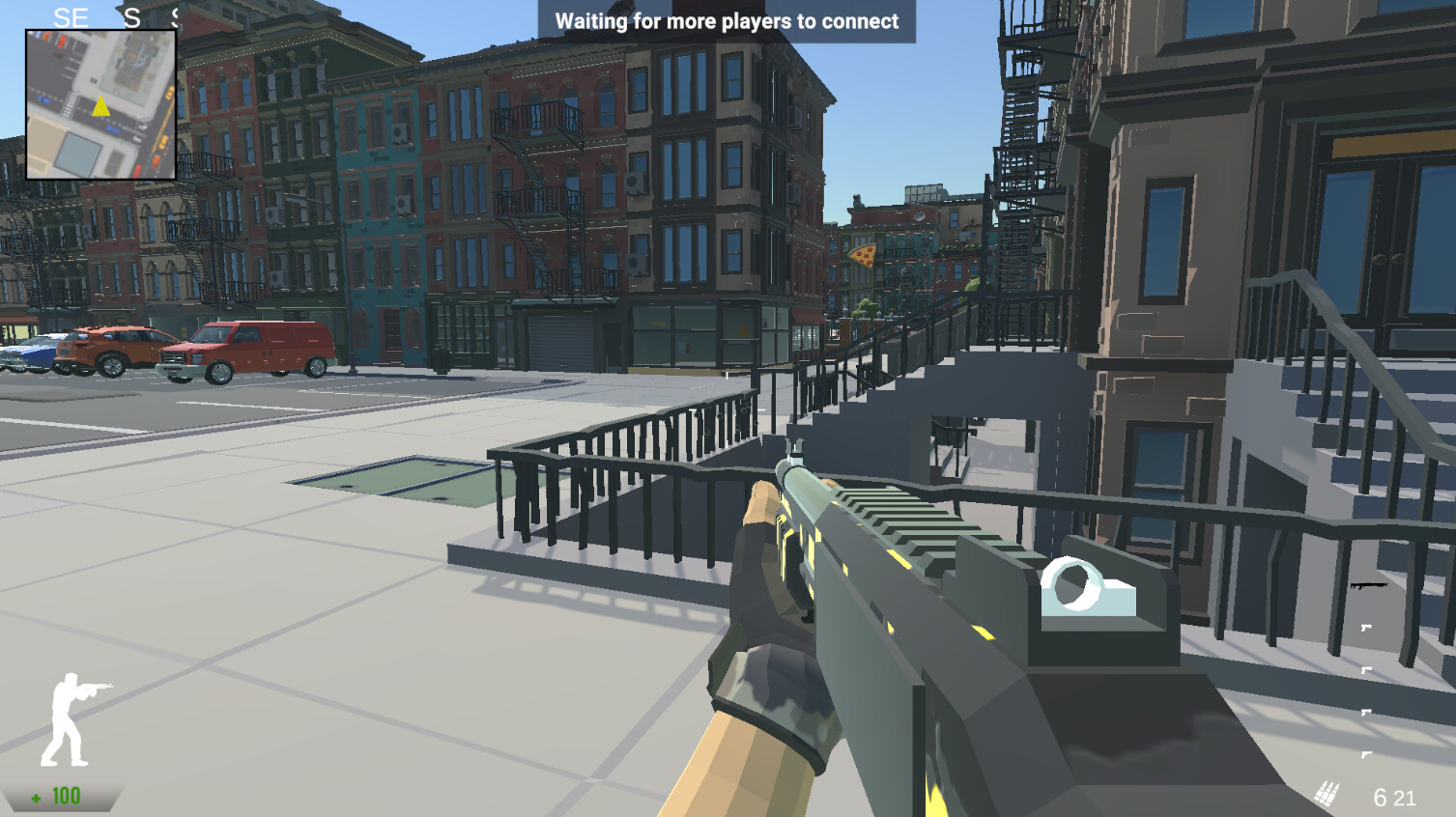
Task: Click the Waiting for more players banner
Action: pos(725,20)
